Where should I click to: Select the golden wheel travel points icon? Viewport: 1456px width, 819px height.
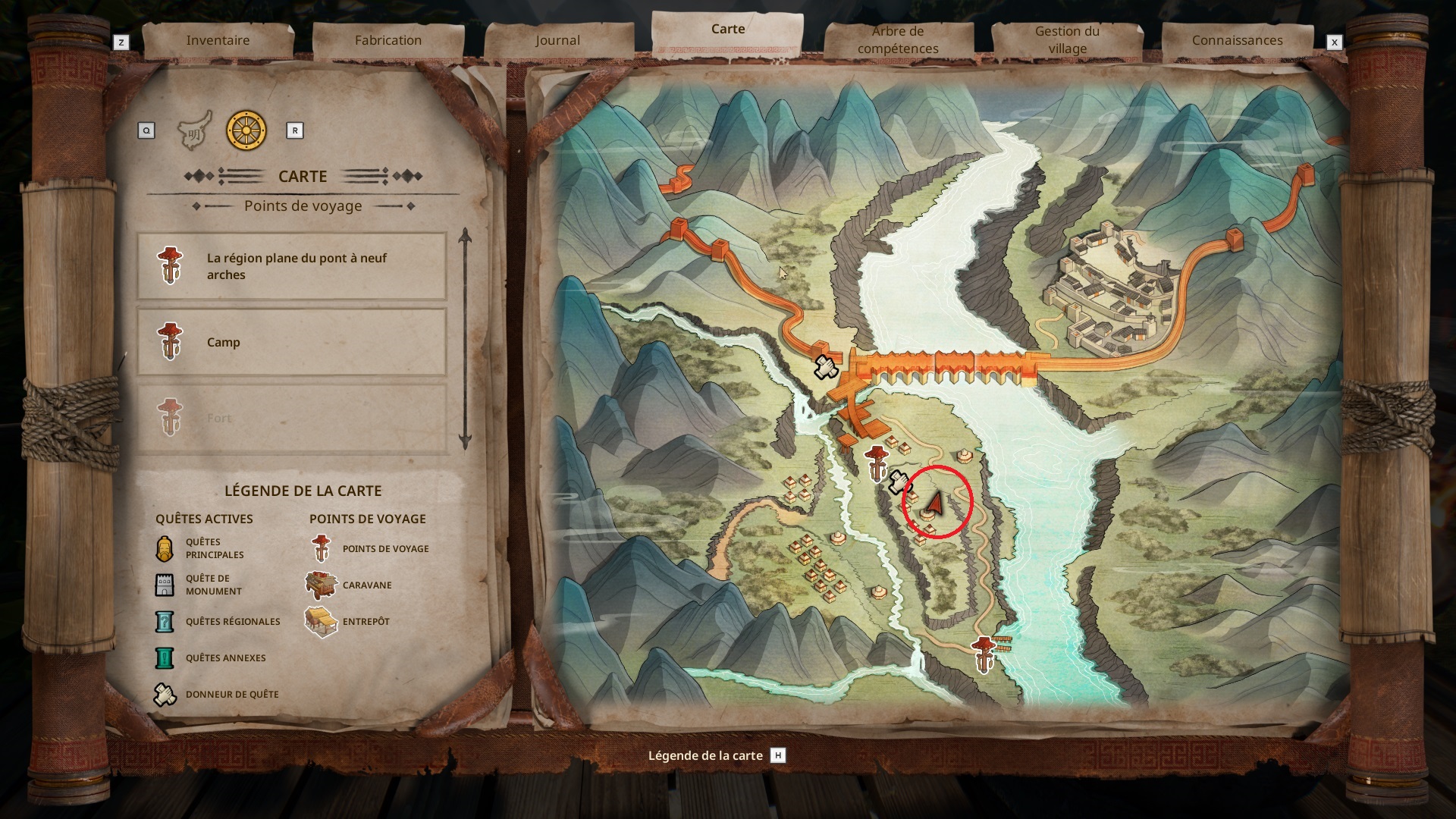pos(246,130)
